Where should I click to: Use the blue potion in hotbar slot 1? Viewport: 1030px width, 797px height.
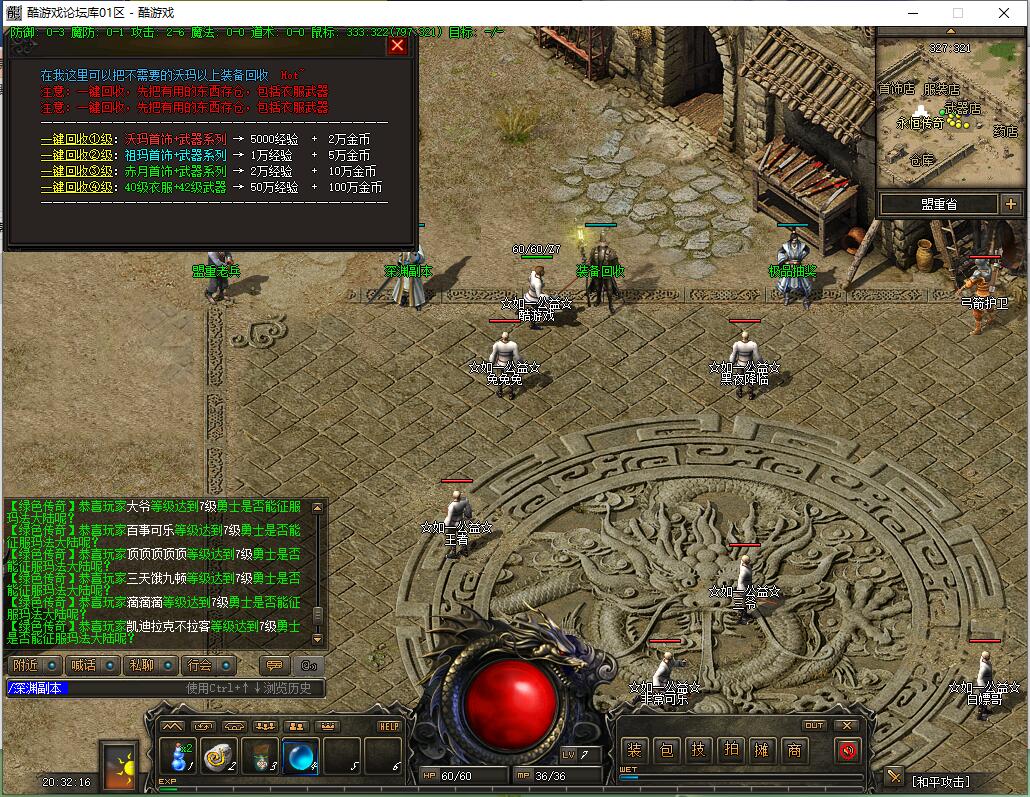point(179,755)
